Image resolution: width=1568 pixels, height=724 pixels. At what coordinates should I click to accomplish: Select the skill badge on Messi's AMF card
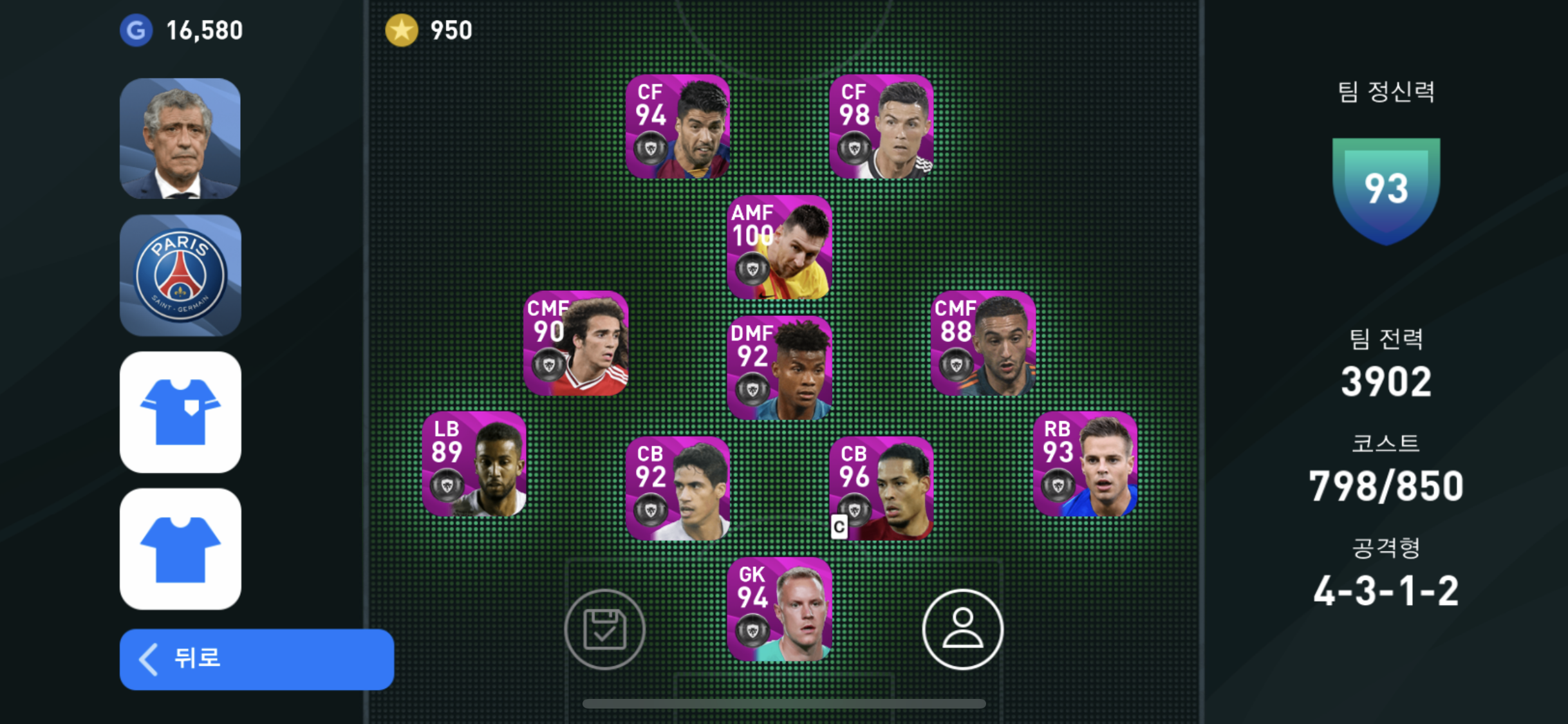[x=752, y=265]
